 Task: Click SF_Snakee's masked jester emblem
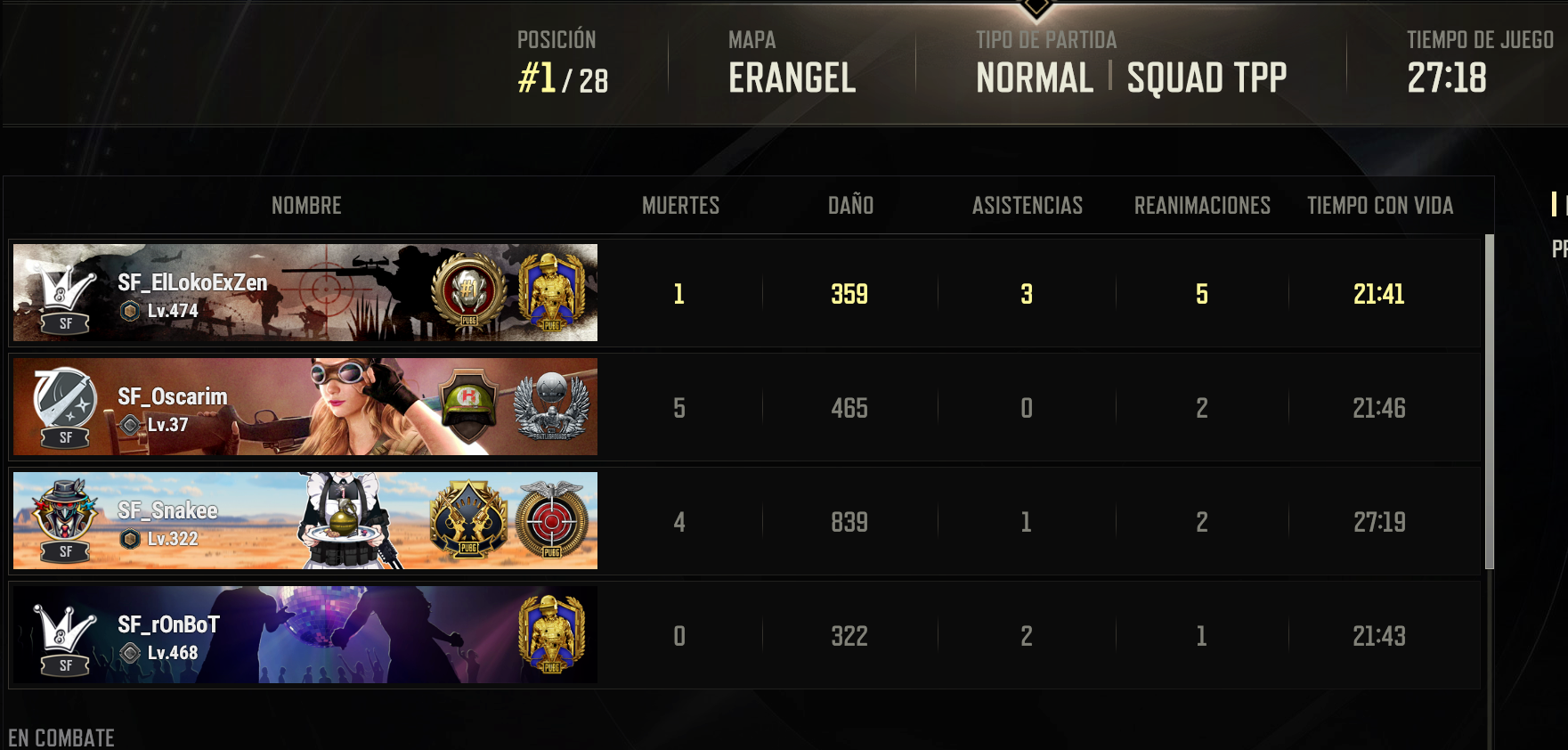pyautogui.click(x=65, y=512)
